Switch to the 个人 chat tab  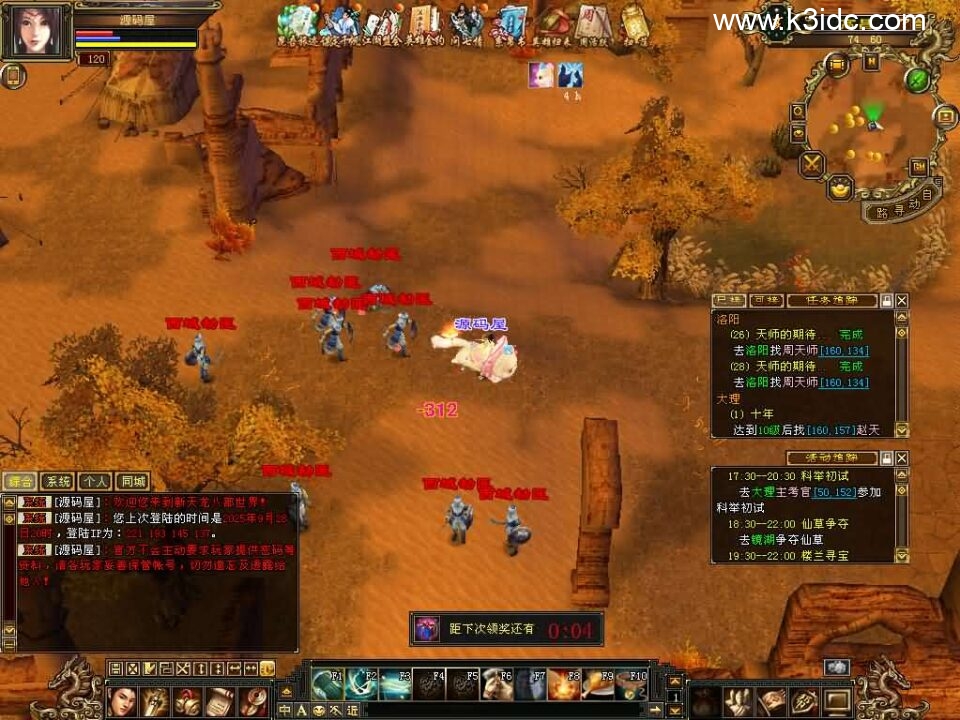click(x=95, y=481)
